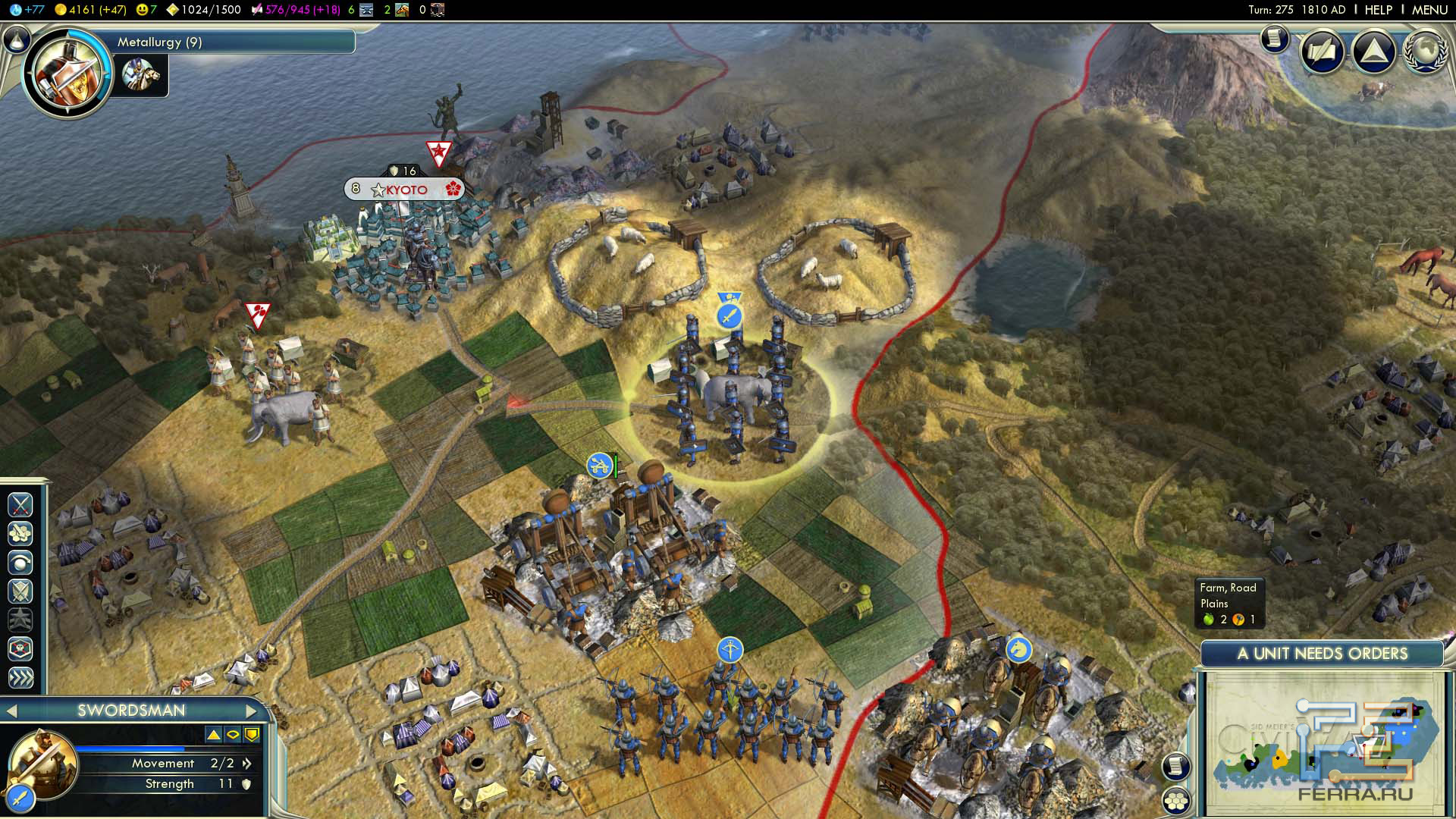Cycle to the next unit with the right arrow
This screenshot has height=819, width=1456.
coord(251,711)
